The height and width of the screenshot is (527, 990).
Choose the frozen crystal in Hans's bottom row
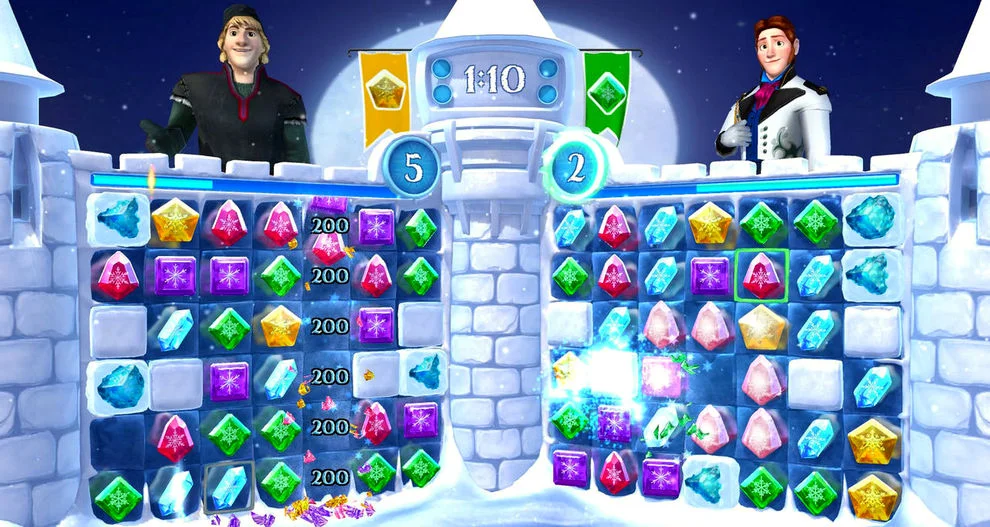tap(710, 483)
